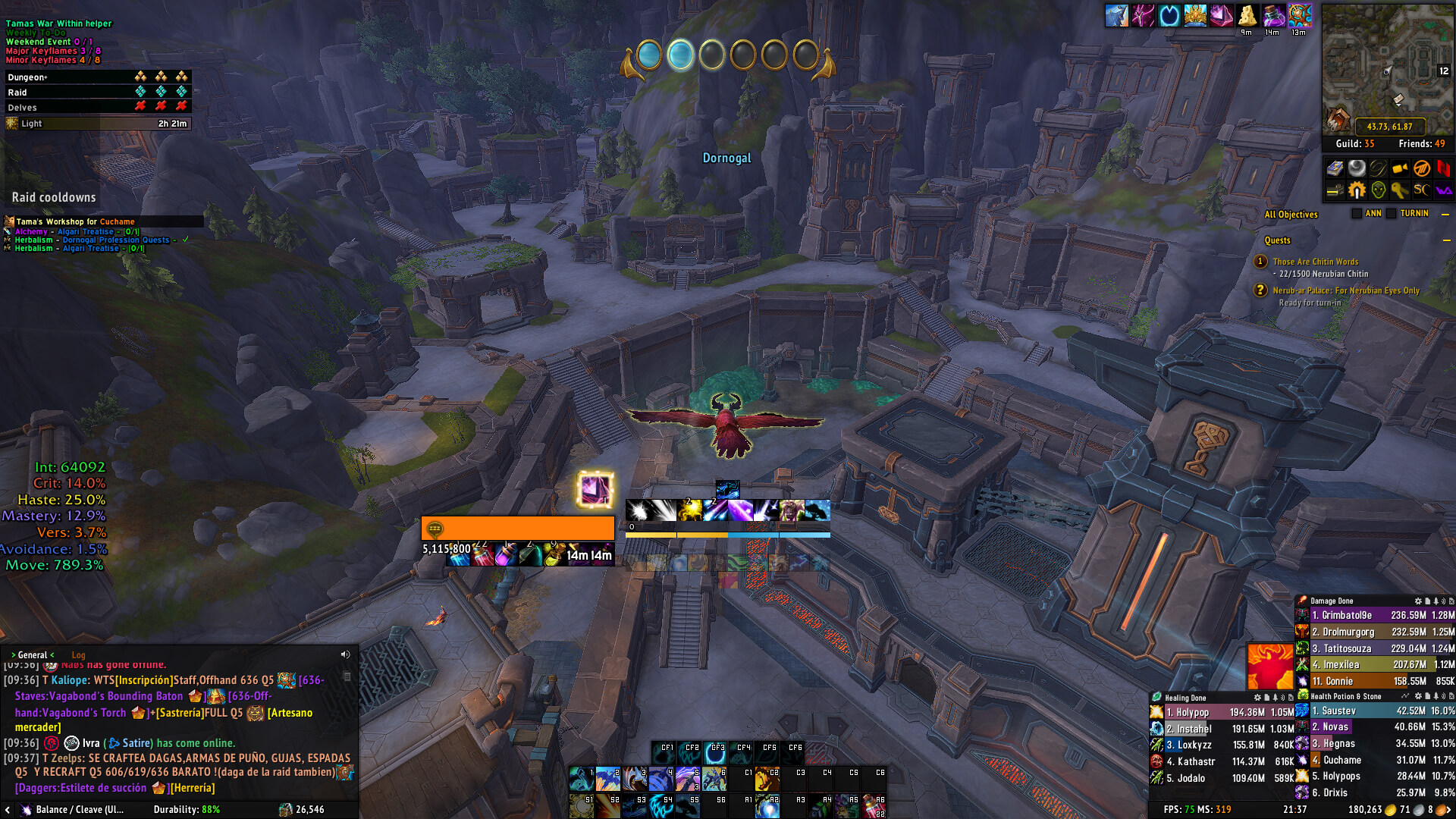
Task: Use the red potion in slot A6
Action: [x=874, y=806]
